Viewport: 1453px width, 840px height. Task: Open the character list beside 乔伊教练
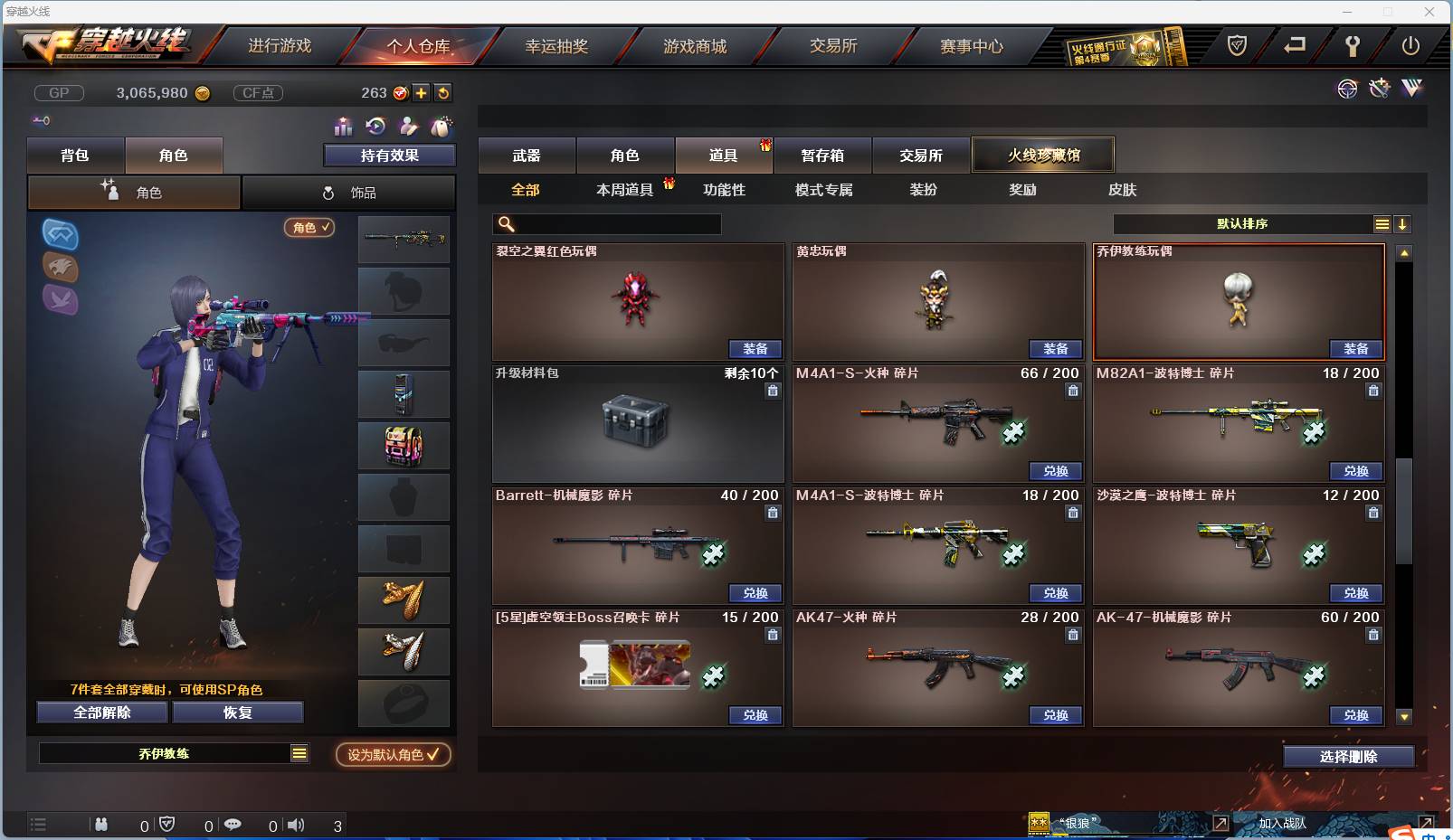[x=298, y=752]
